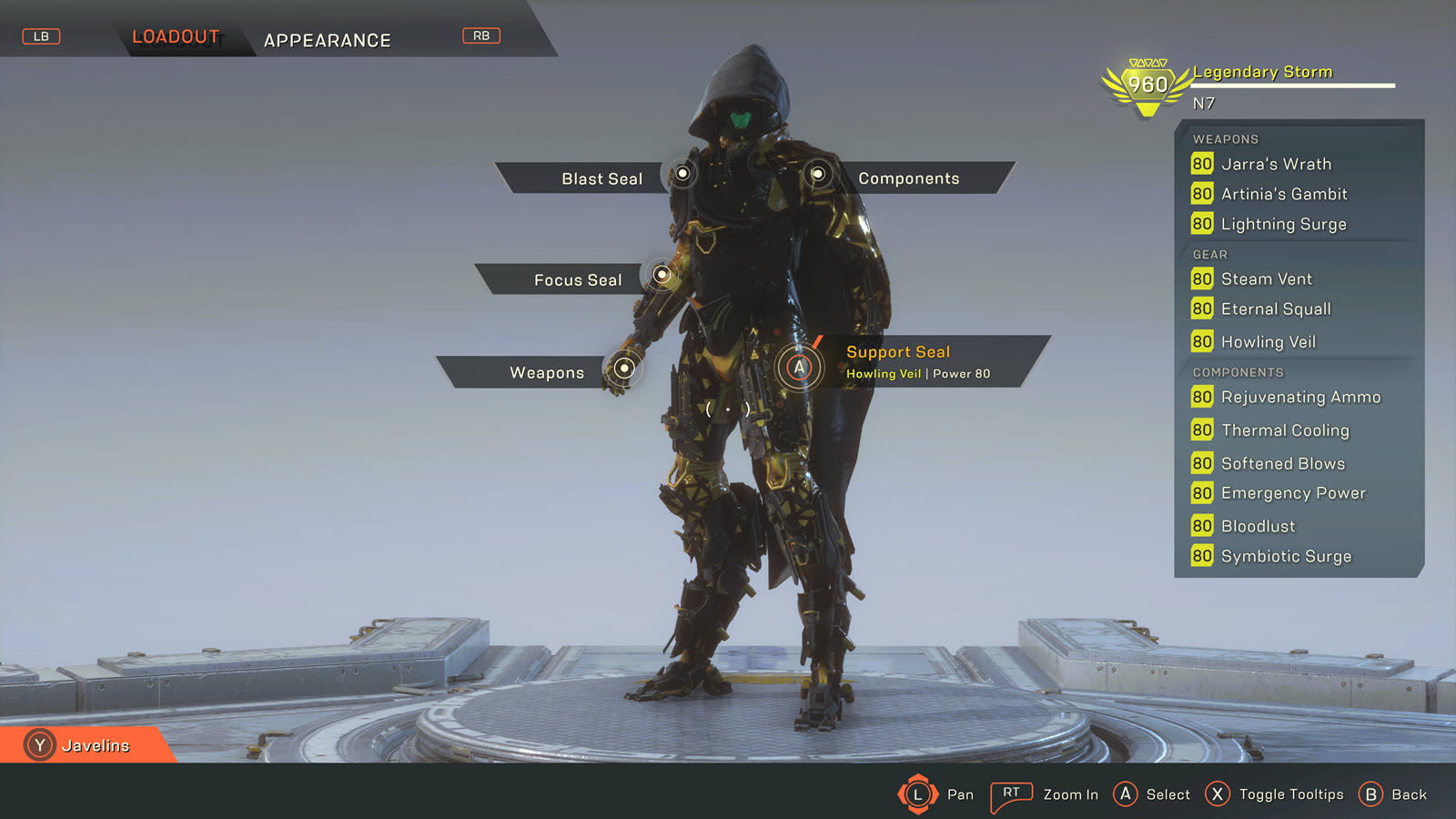Viewport: 1456px width, 819px height.
Task: Switch to the Appearance tab
Action: 327,40
